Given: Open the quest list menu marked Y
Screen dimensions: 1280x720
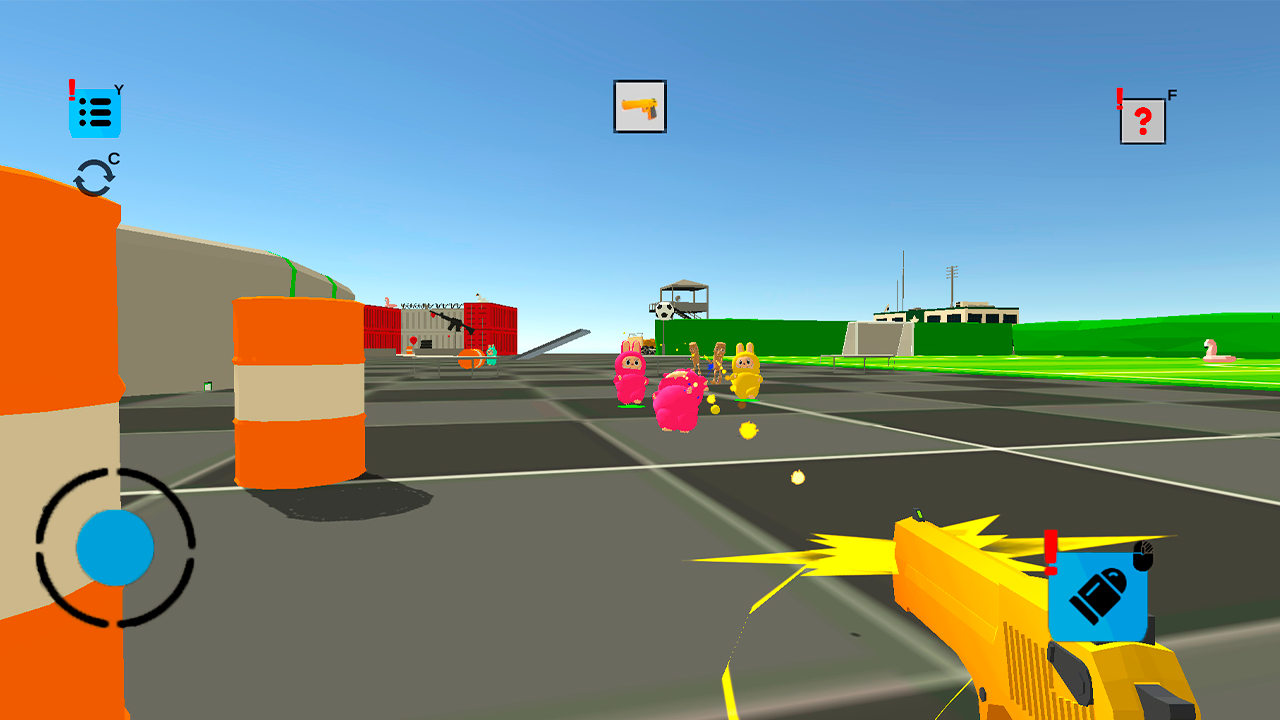Looking at the screenshot, I should pyautogui.click(x=97, y=111).
